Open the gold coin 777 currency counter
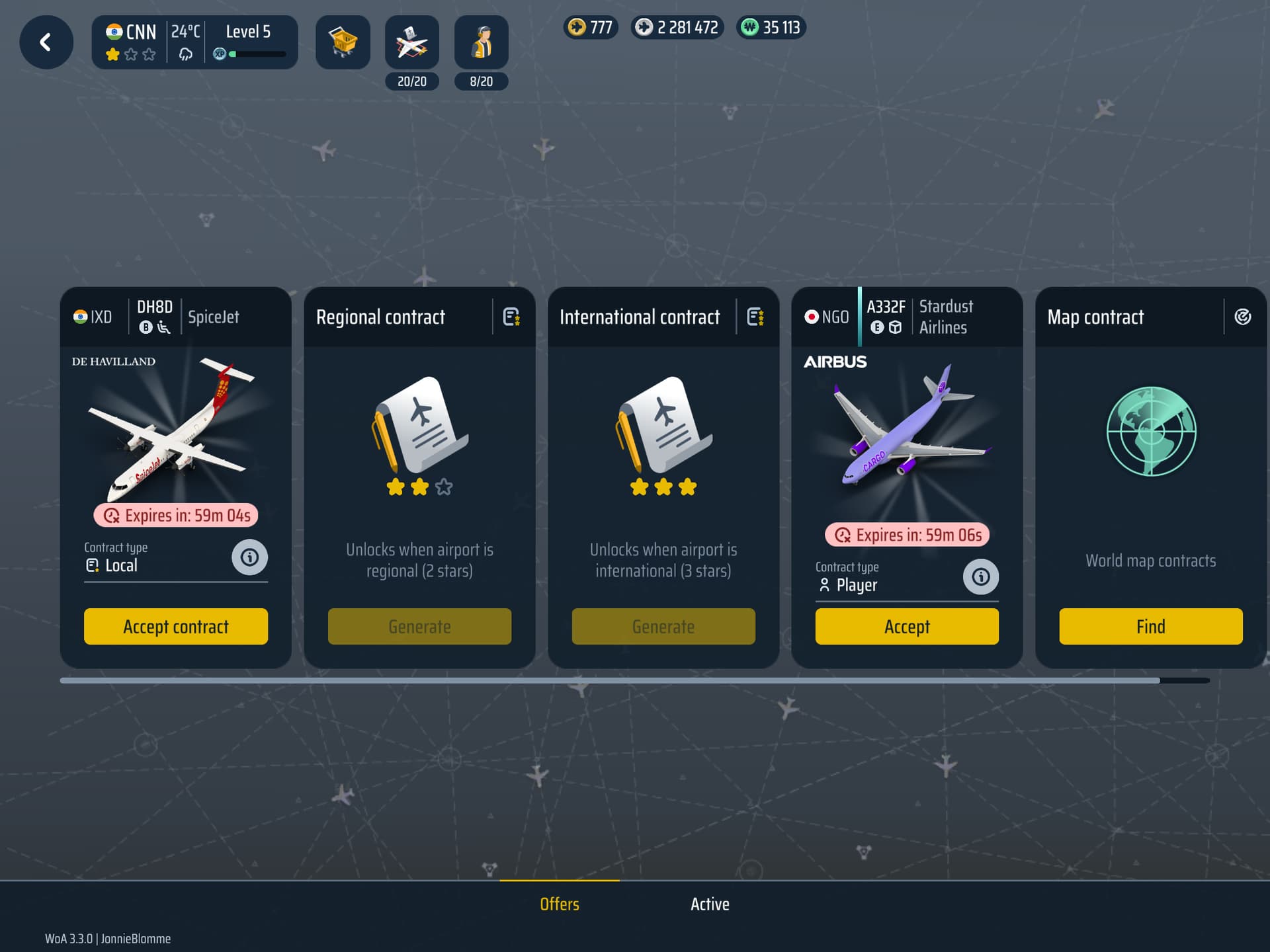The width and height of the screenshot is (1270, 952). click(x=591, y=28)
